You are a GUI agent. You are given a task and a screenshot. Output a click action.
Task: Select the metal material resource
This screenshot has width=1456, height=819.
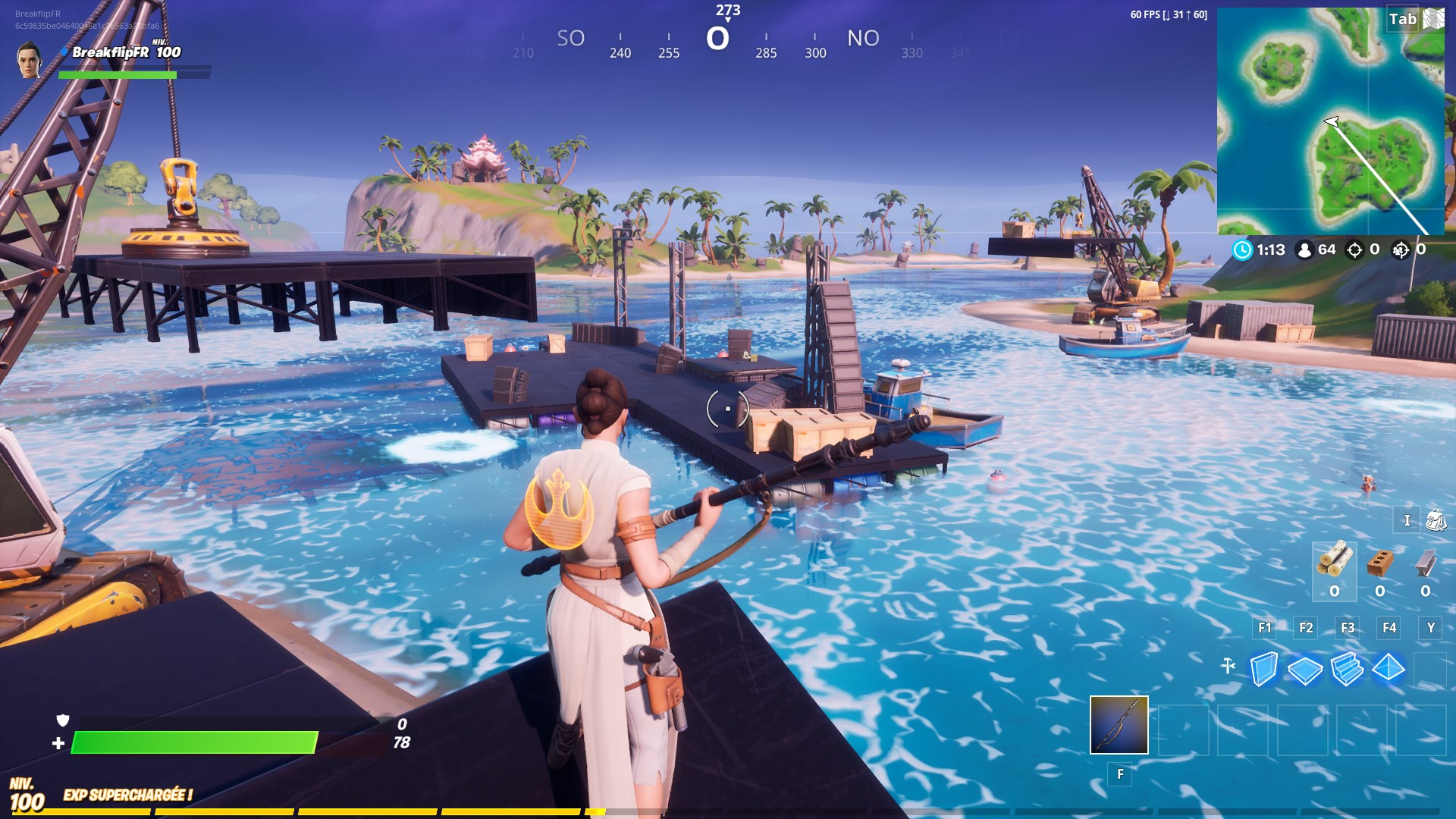click(1426, 562)
